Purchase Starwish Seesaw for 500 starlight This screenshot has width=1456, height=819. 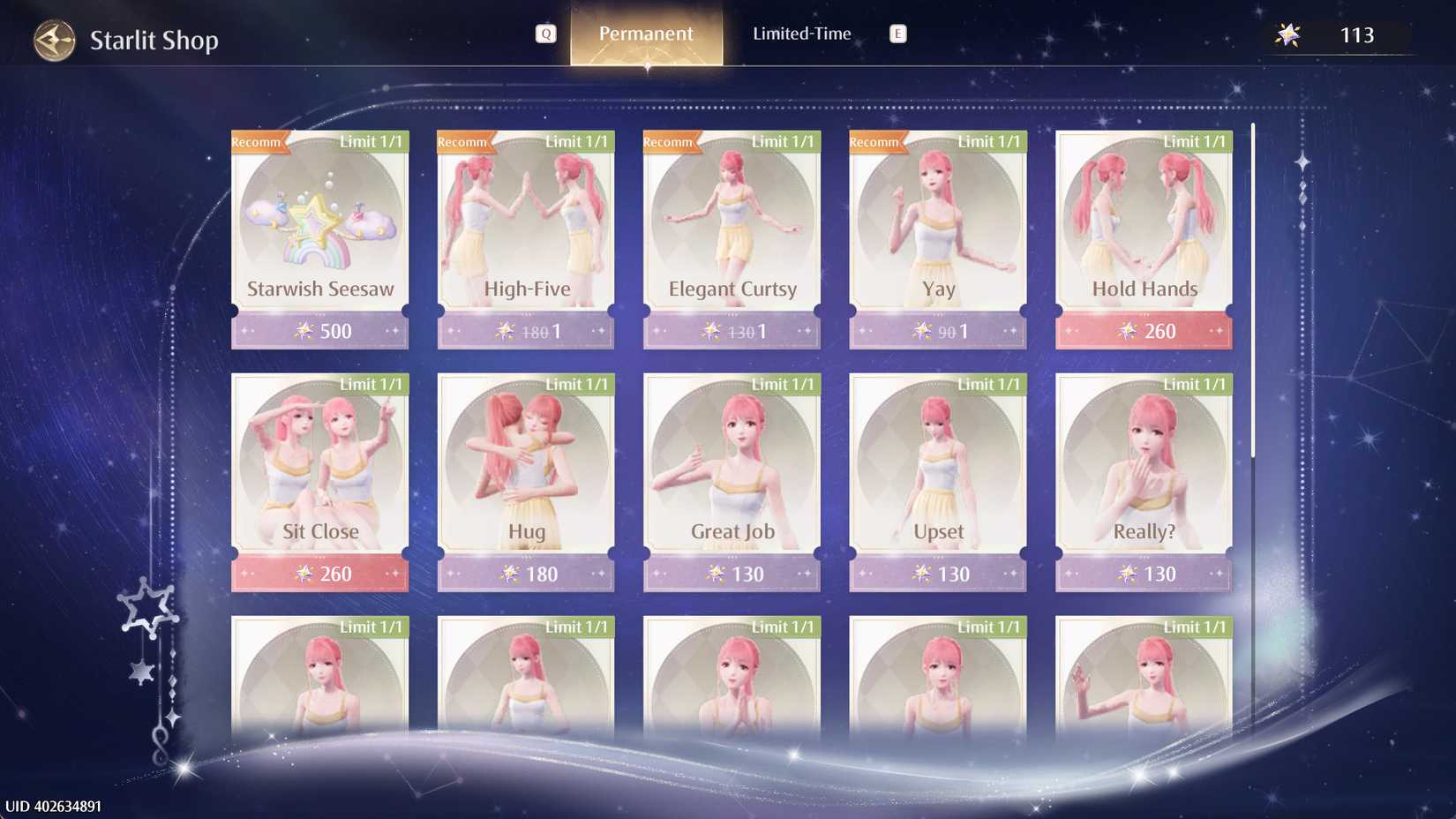[x=319, y=331]
